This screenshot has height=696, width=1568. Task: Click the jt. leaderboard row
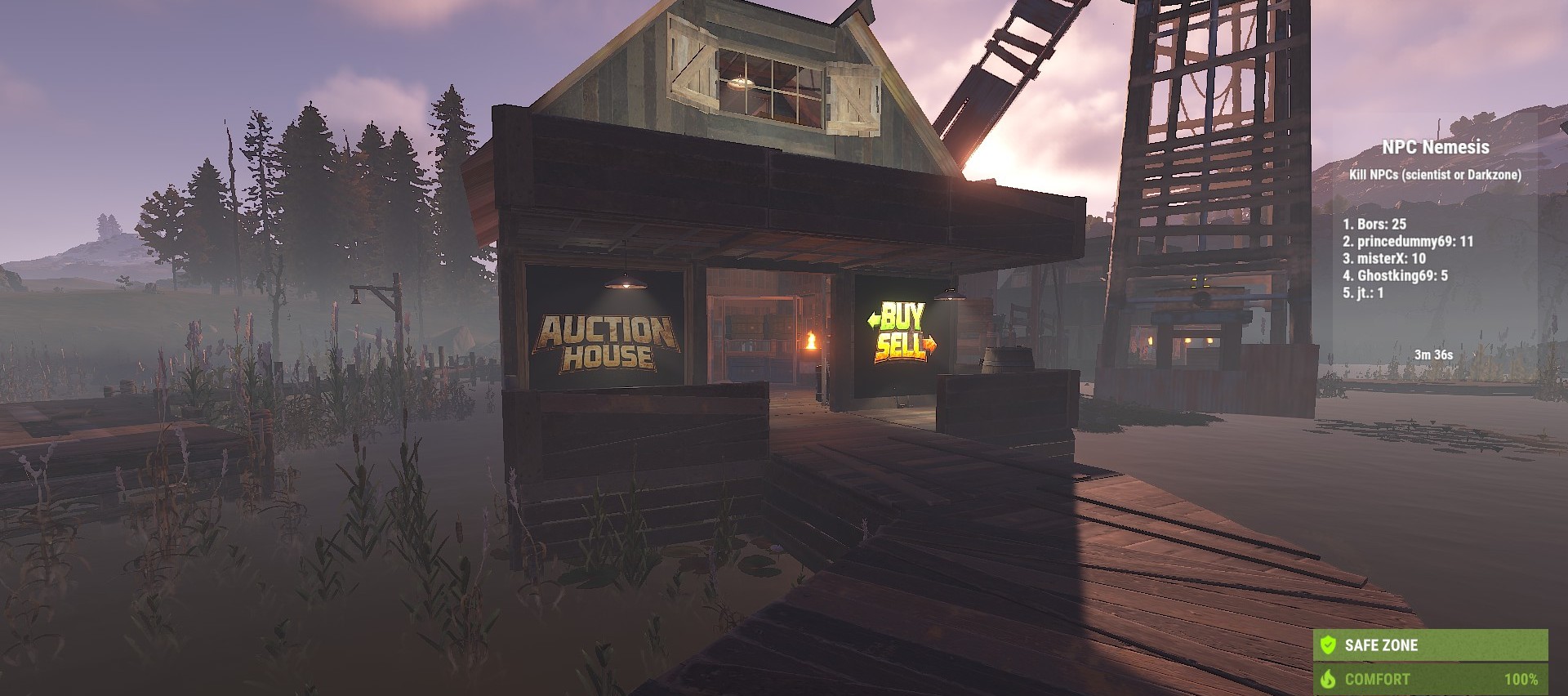point(1363,292)
